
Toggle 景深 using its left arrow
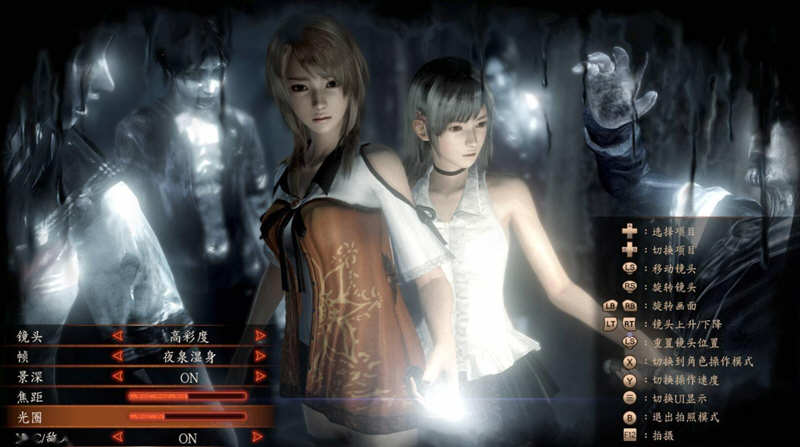(x=117, y=376)
